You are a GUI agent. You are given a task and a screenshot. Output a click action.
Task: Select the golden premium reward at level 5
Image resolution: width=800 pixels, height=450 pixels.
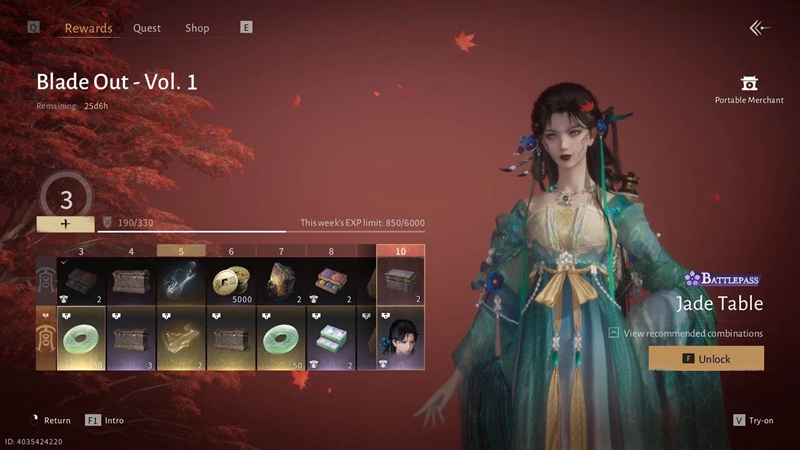pos(181,338)
